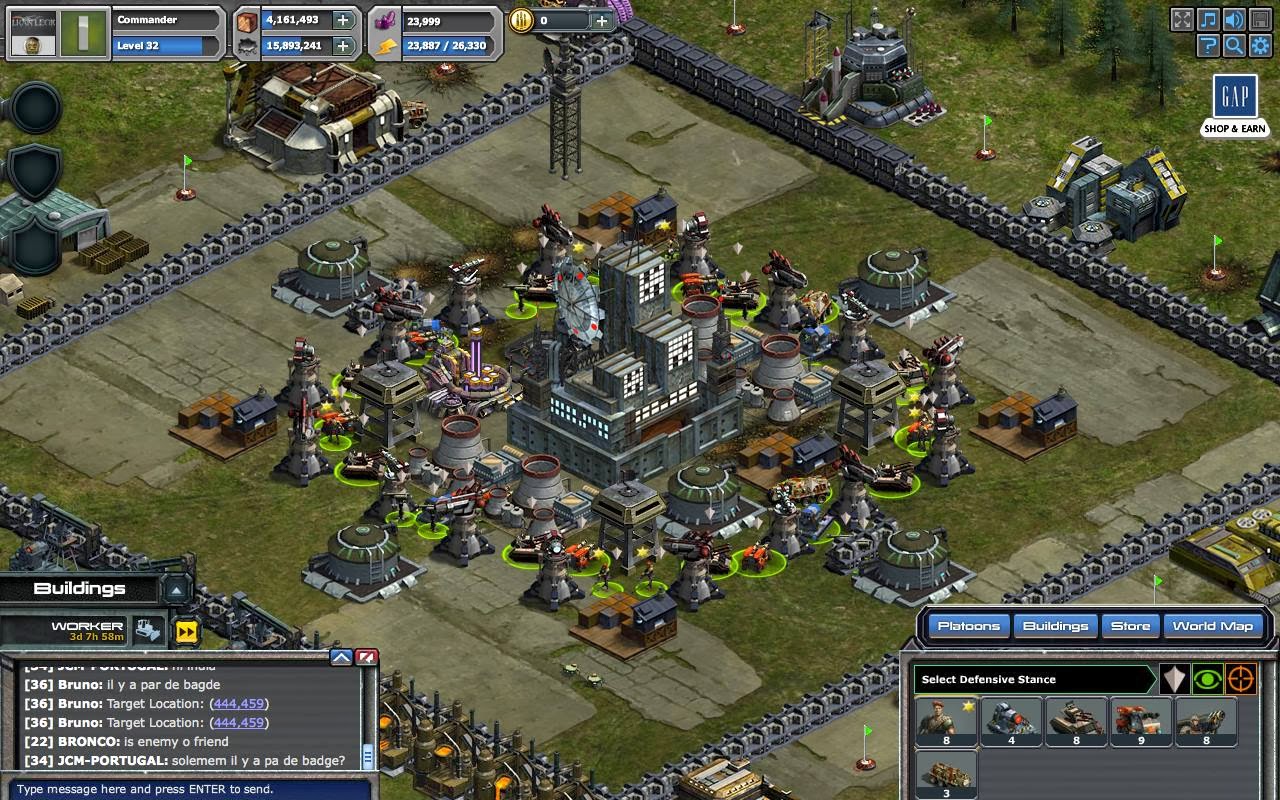Enable the green eye defensive stance
Viewport: 1280px width, 800px height.
pyautogui.click(x=1208, y=678)
